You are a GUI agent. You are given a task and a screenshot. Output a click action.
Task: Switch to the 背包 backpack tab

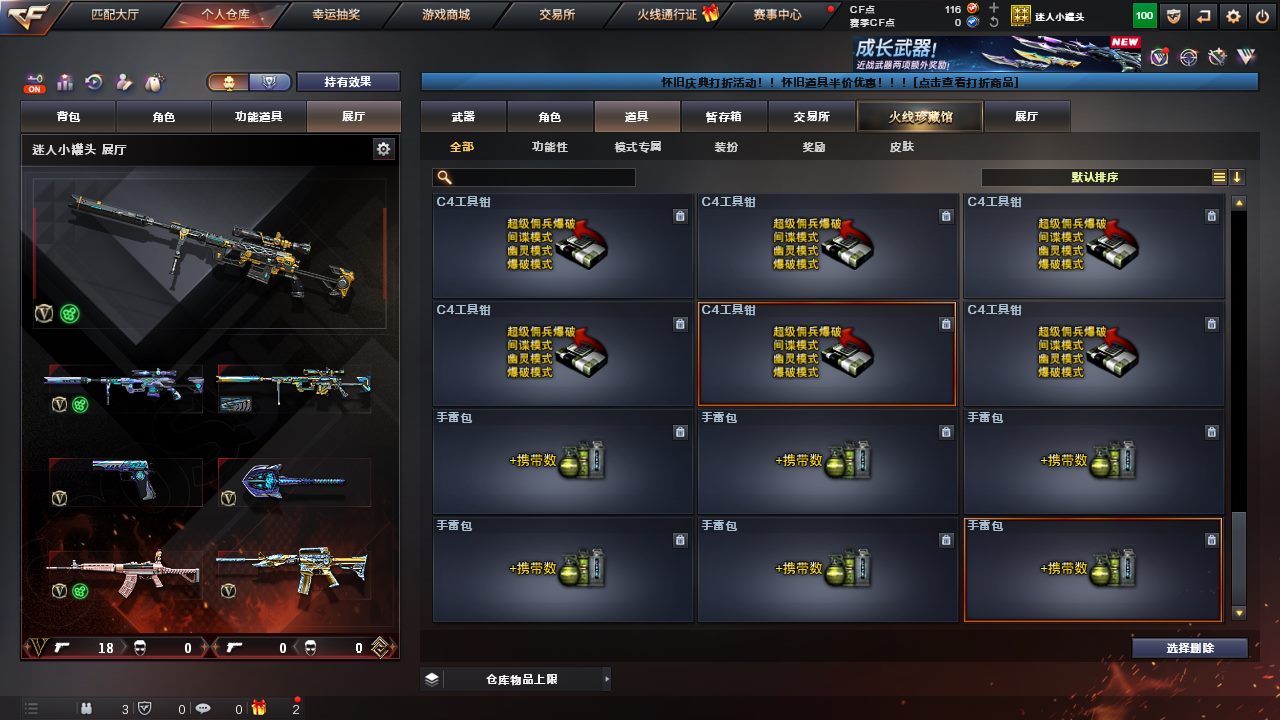tap(69, 117)
